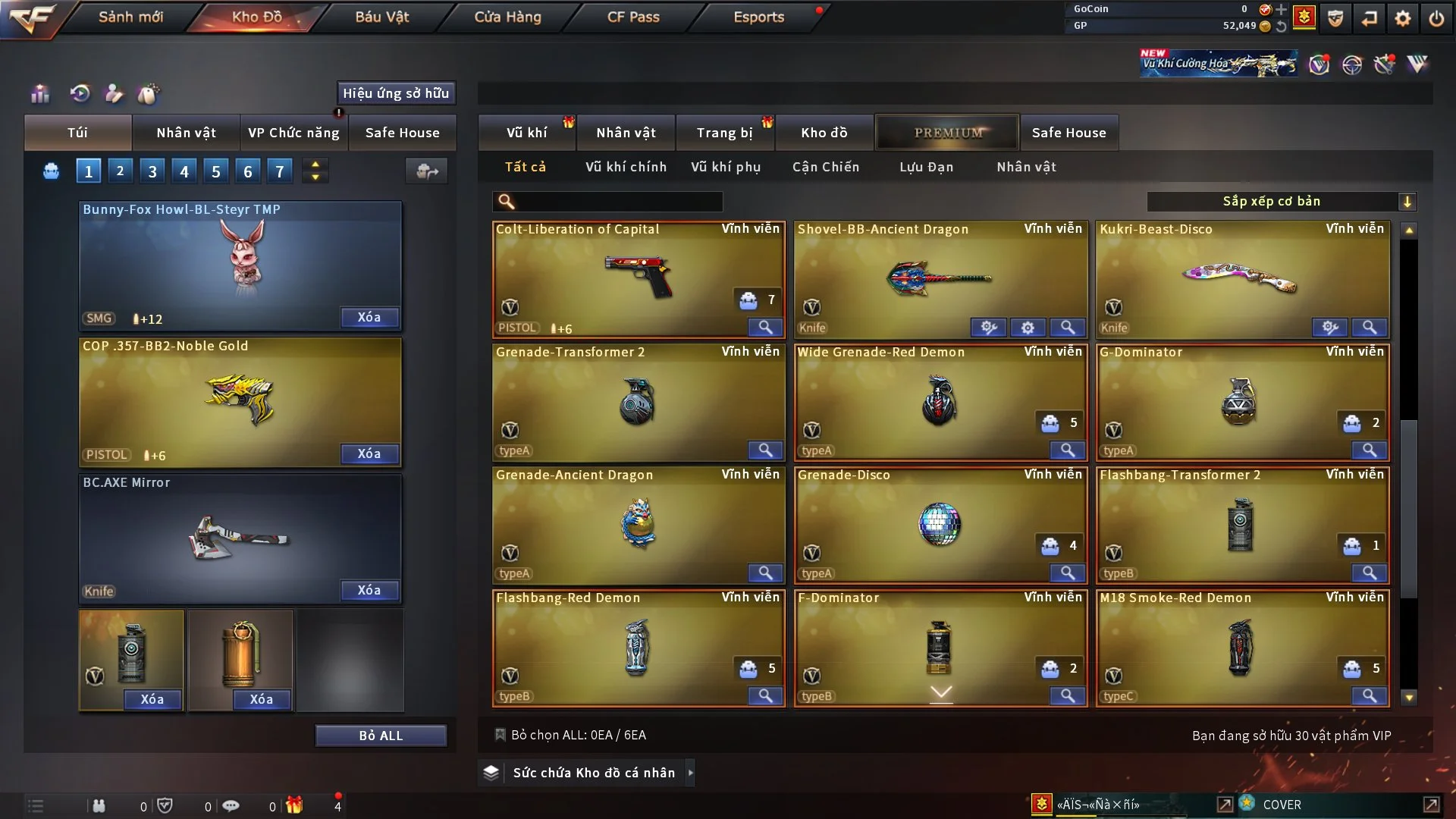Open the Sắp xếp cơ bản sort dropdown

[x=1281, y=202]
